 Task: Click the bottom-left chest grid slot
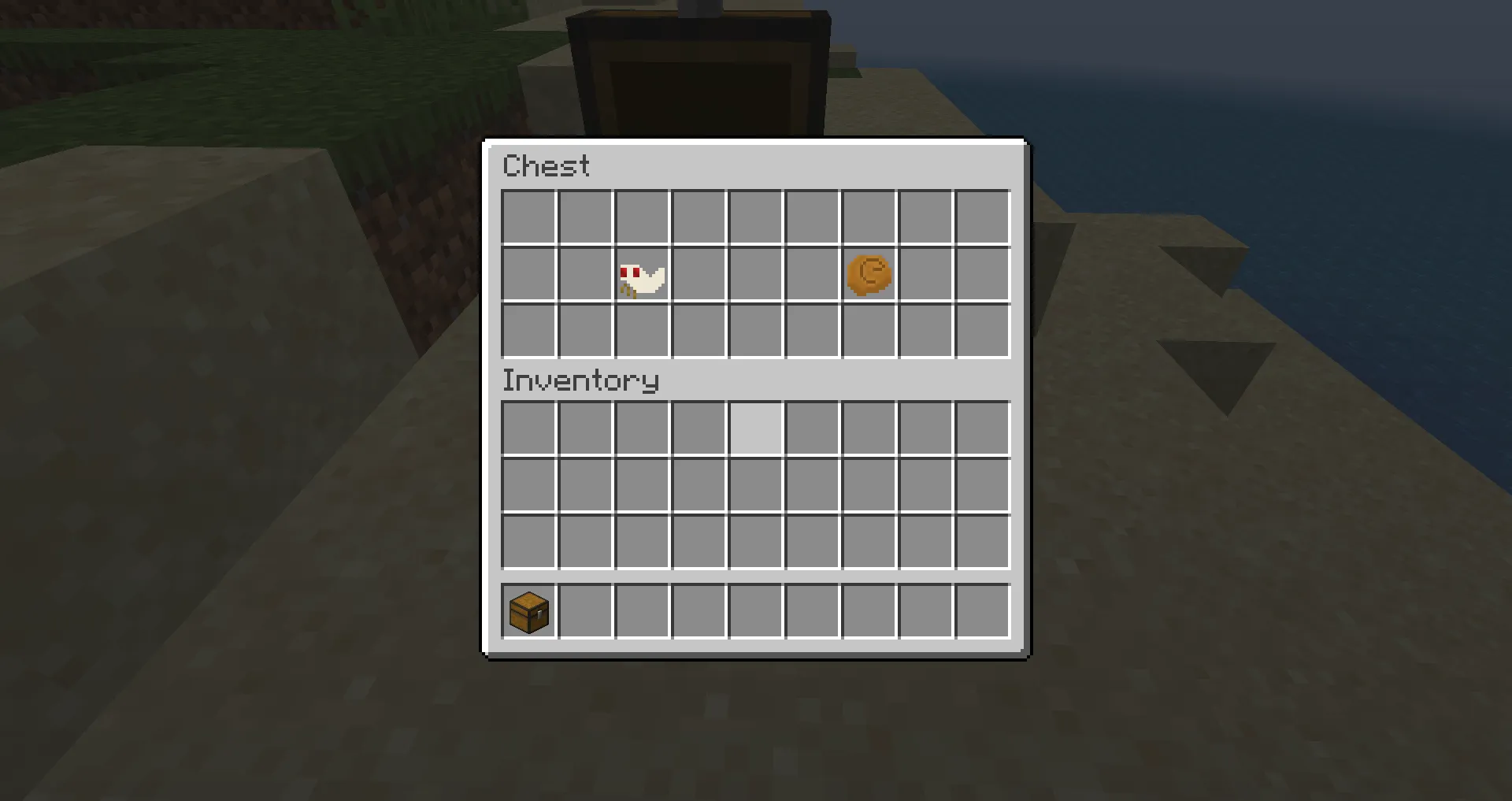528,330
